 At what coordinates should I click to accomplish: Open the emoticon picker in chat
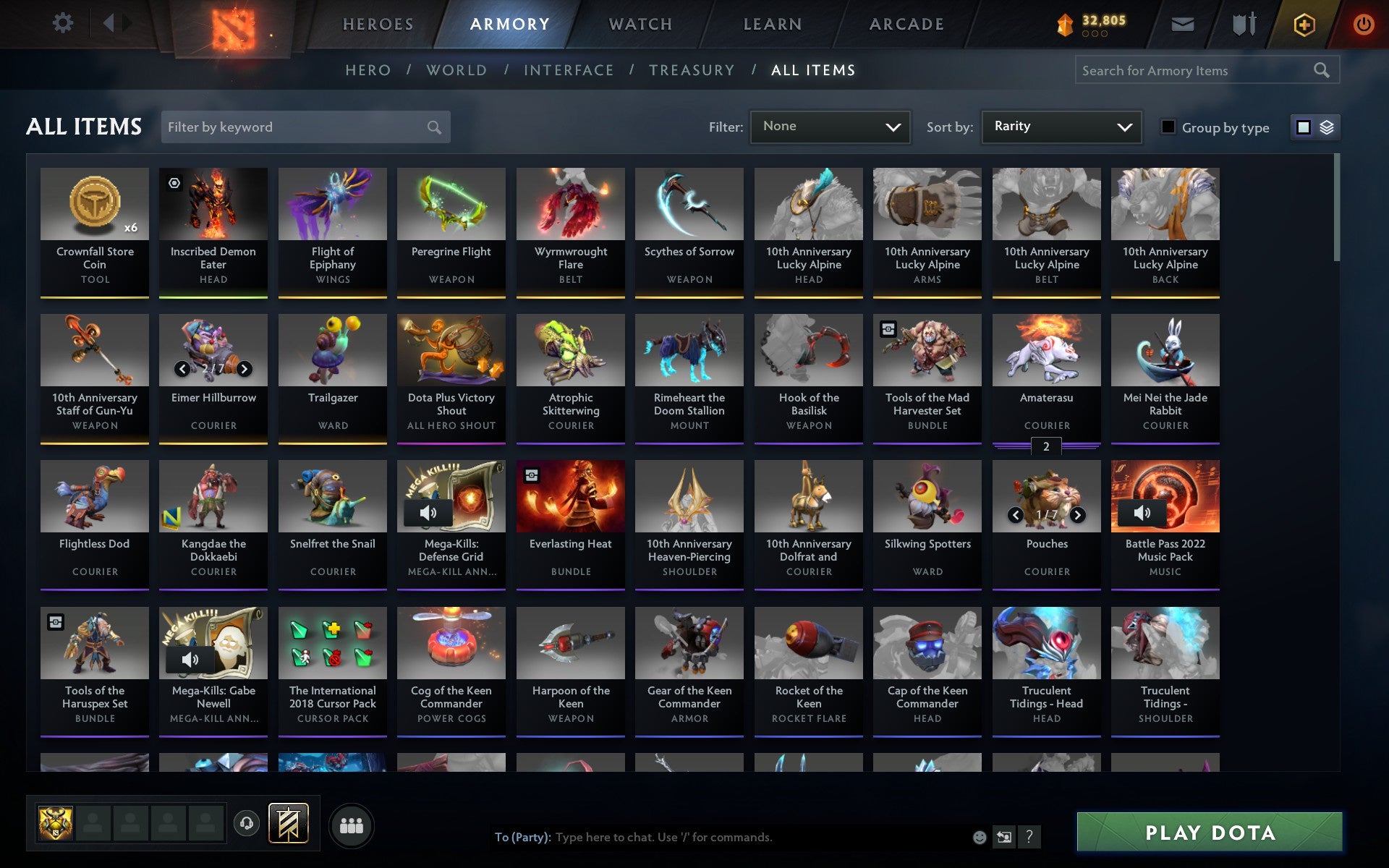point(980,837)
